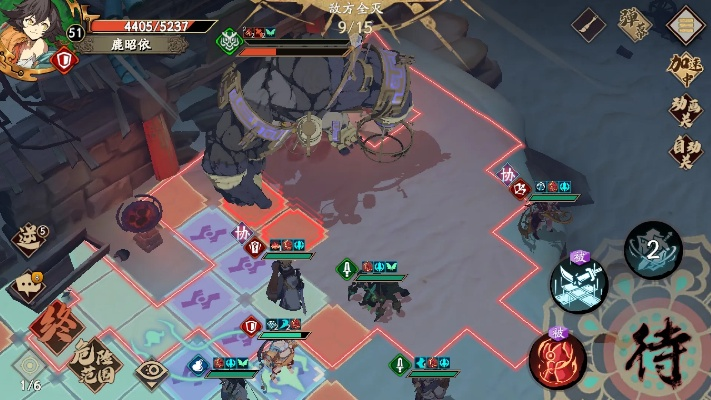
Task: Activate the red flame passive skill
Action: 558,357
